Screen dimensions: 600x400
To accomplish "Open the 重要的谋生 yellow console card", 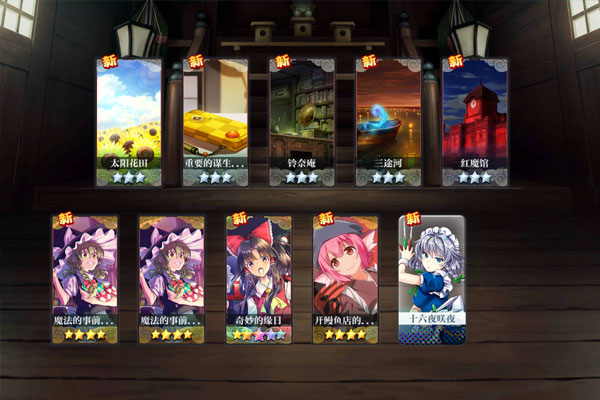I will point(215,122).
